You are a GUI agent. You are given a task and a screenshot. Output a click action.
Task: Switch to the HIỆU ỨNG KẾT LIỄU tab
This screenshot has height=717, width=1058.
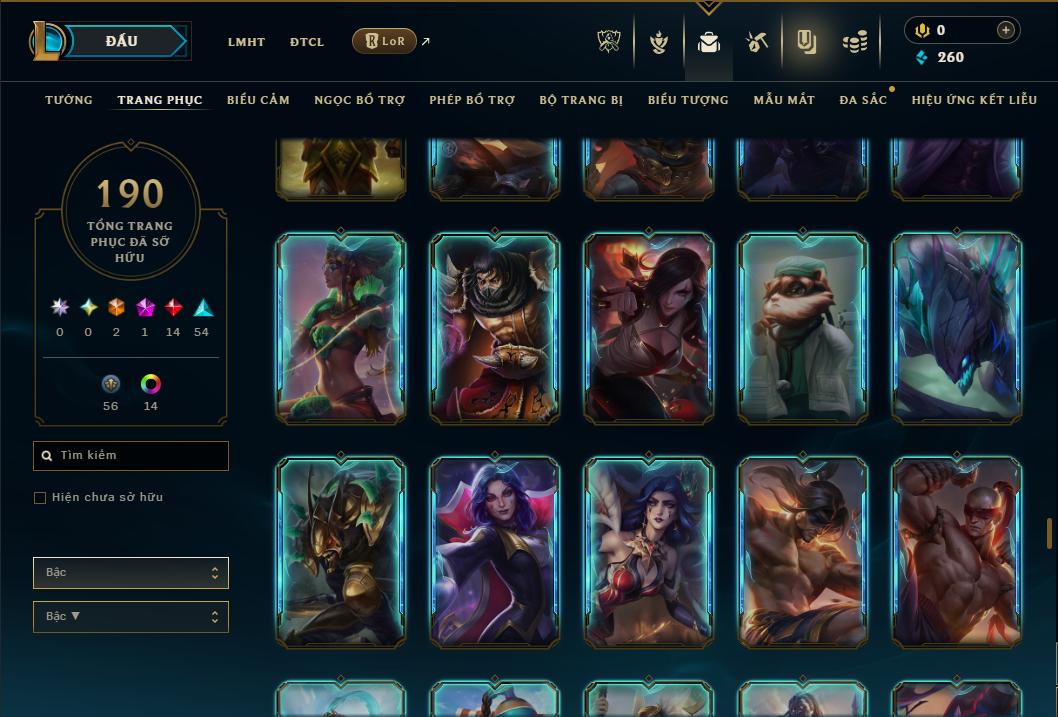(x=974, y=100)
